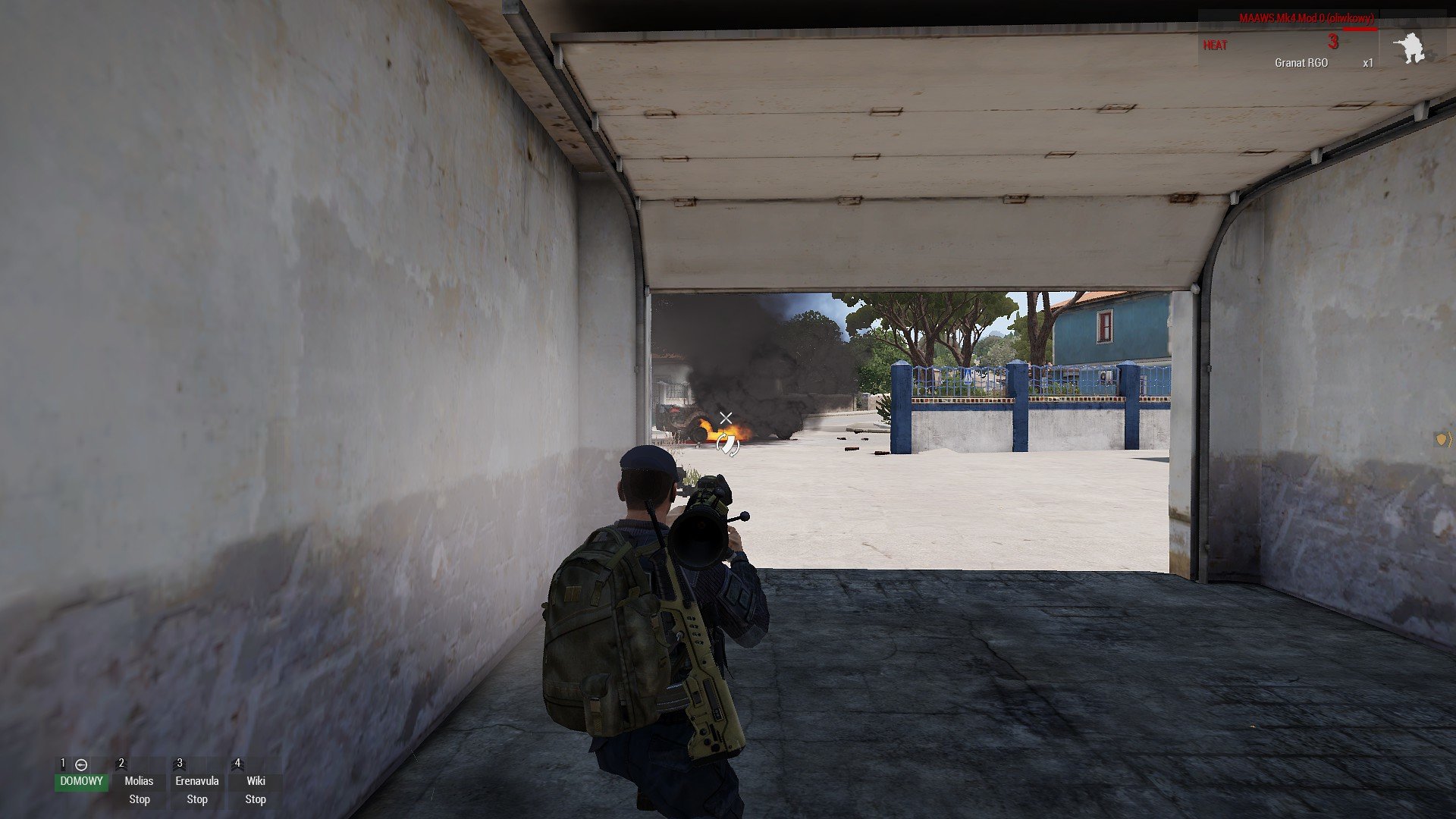Viewport: 1456px width, 819px height.
Task: Pick squad member Wiki
Action: [256, 781]
